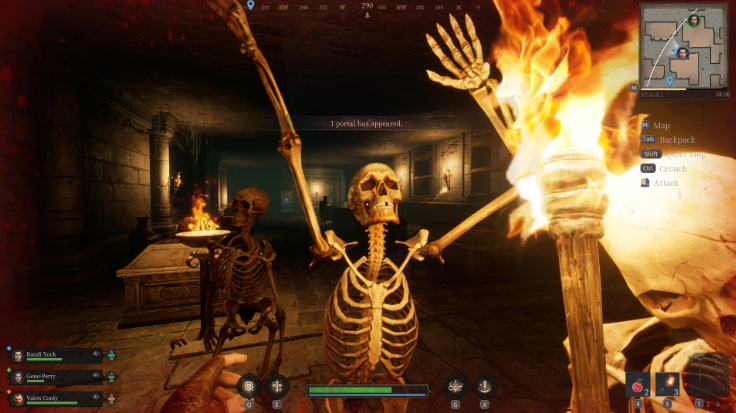The width and height of the screenshot is (736, 413).
Task: Mute Gene Perry's voice chat speaker
Action: click(x=98, y=377)
